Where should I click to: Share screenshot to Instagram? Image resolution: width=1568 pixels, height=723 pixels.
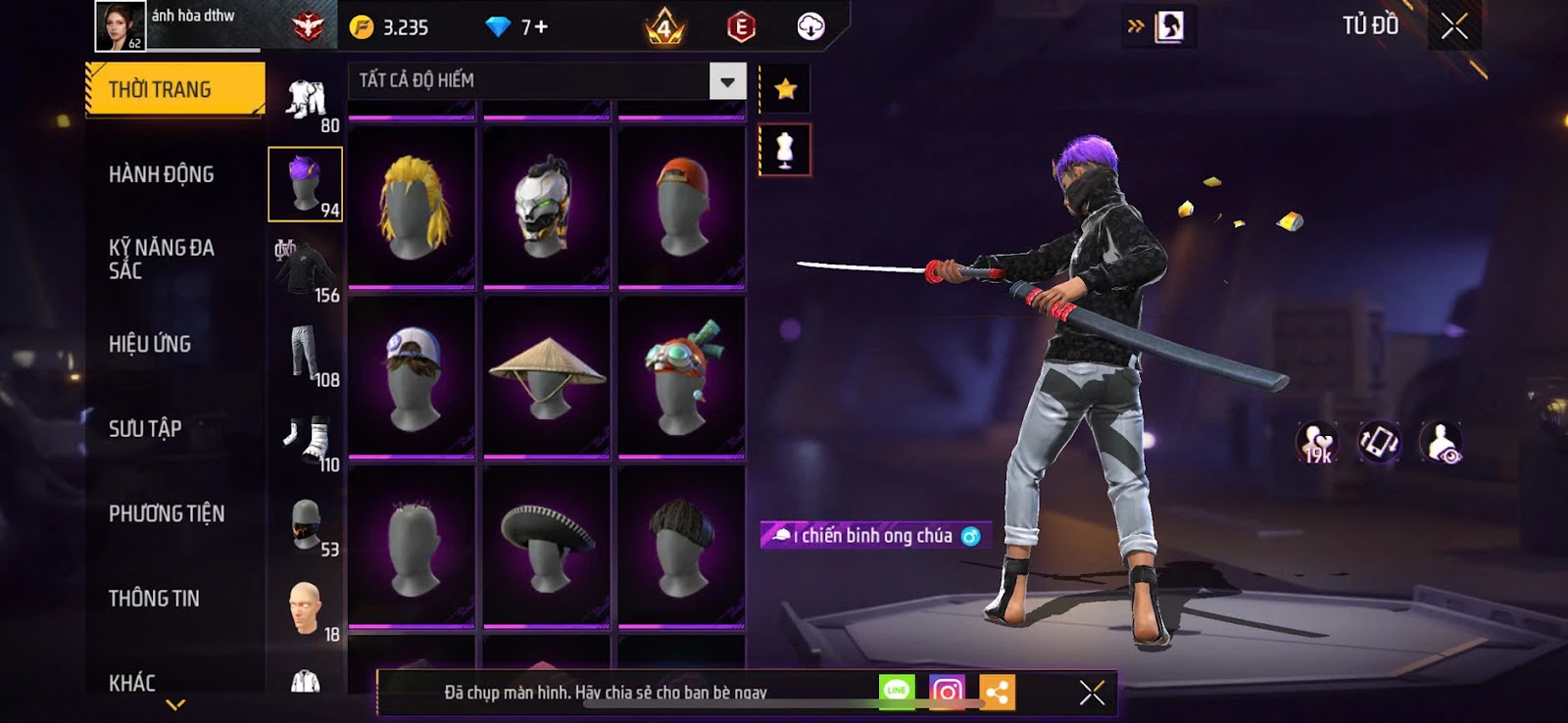(947, 693)
